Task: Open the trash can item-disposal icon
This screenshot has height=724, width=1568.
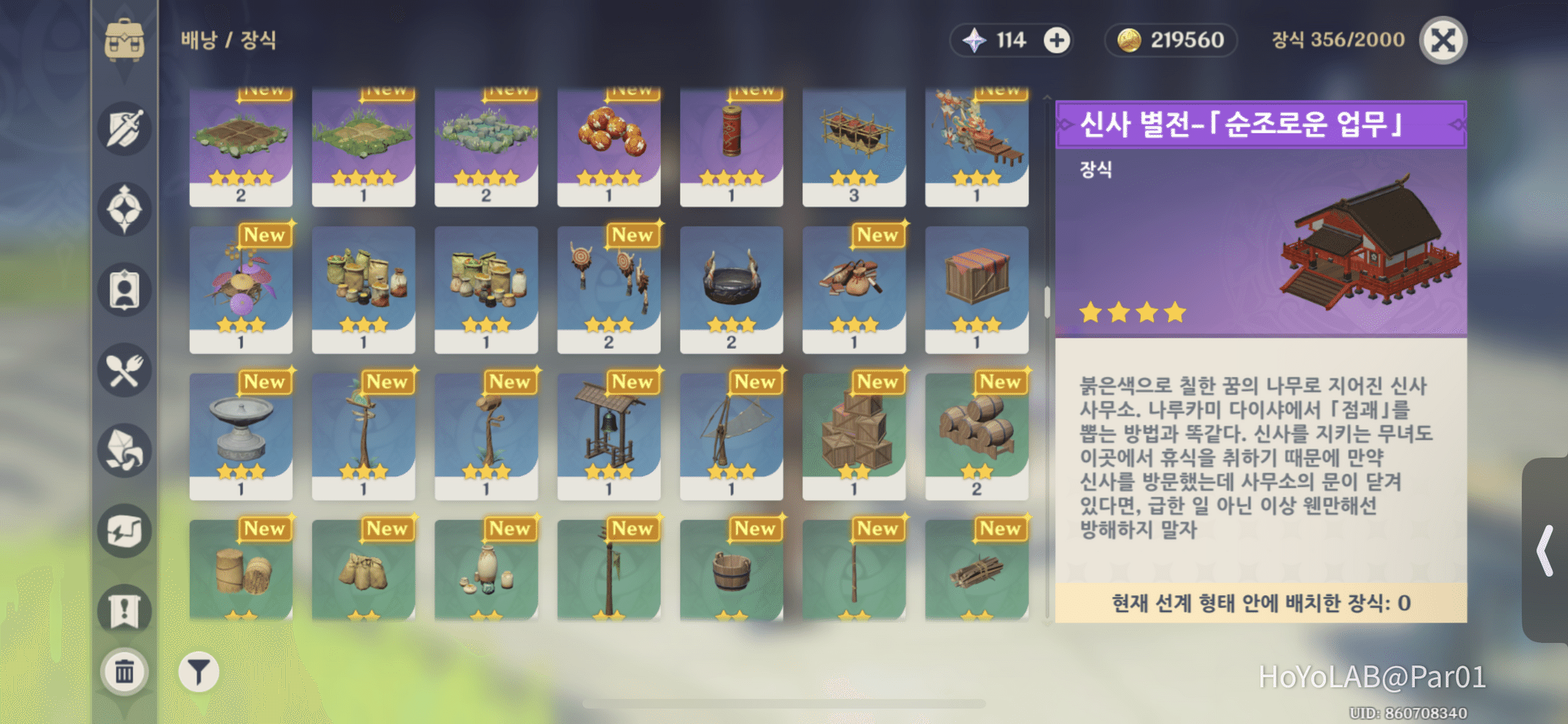Action: [x=125, y=671]
